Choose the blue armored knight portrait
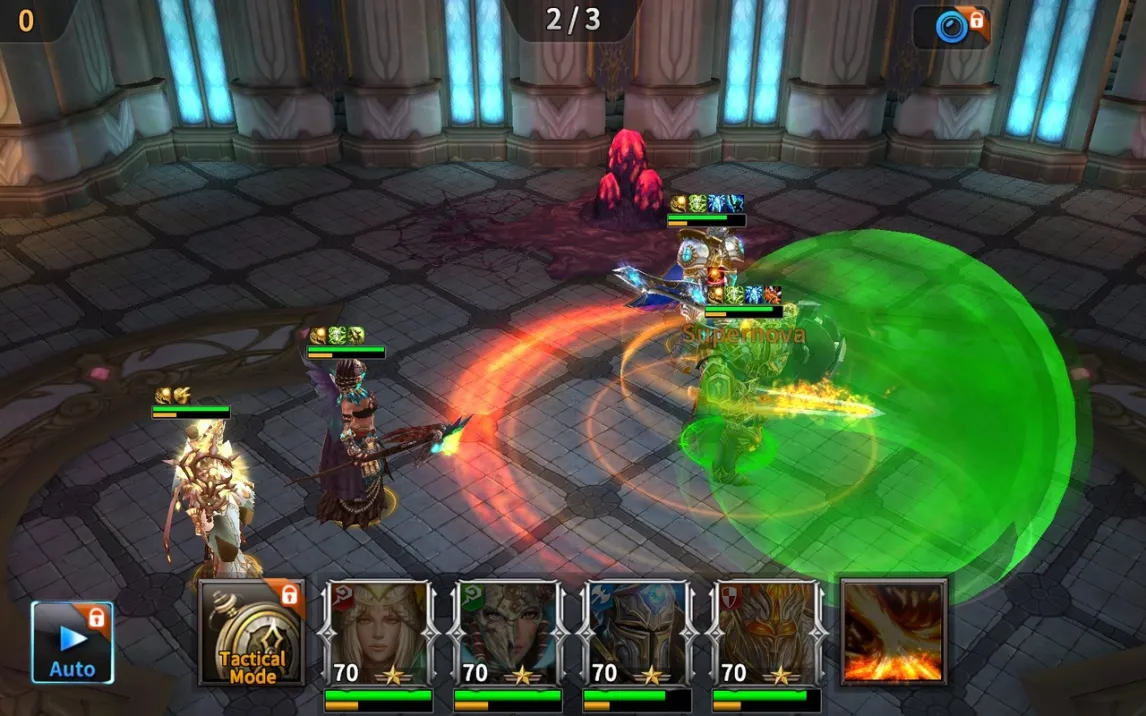Screen dimensions: 1146x716 pyautogui.click(x=637, y=632)
